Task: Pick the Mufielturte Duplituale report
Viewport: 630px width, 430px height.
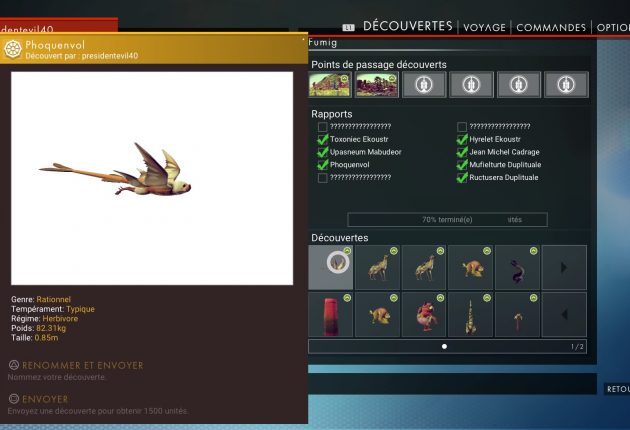Action: coord(504,164)
